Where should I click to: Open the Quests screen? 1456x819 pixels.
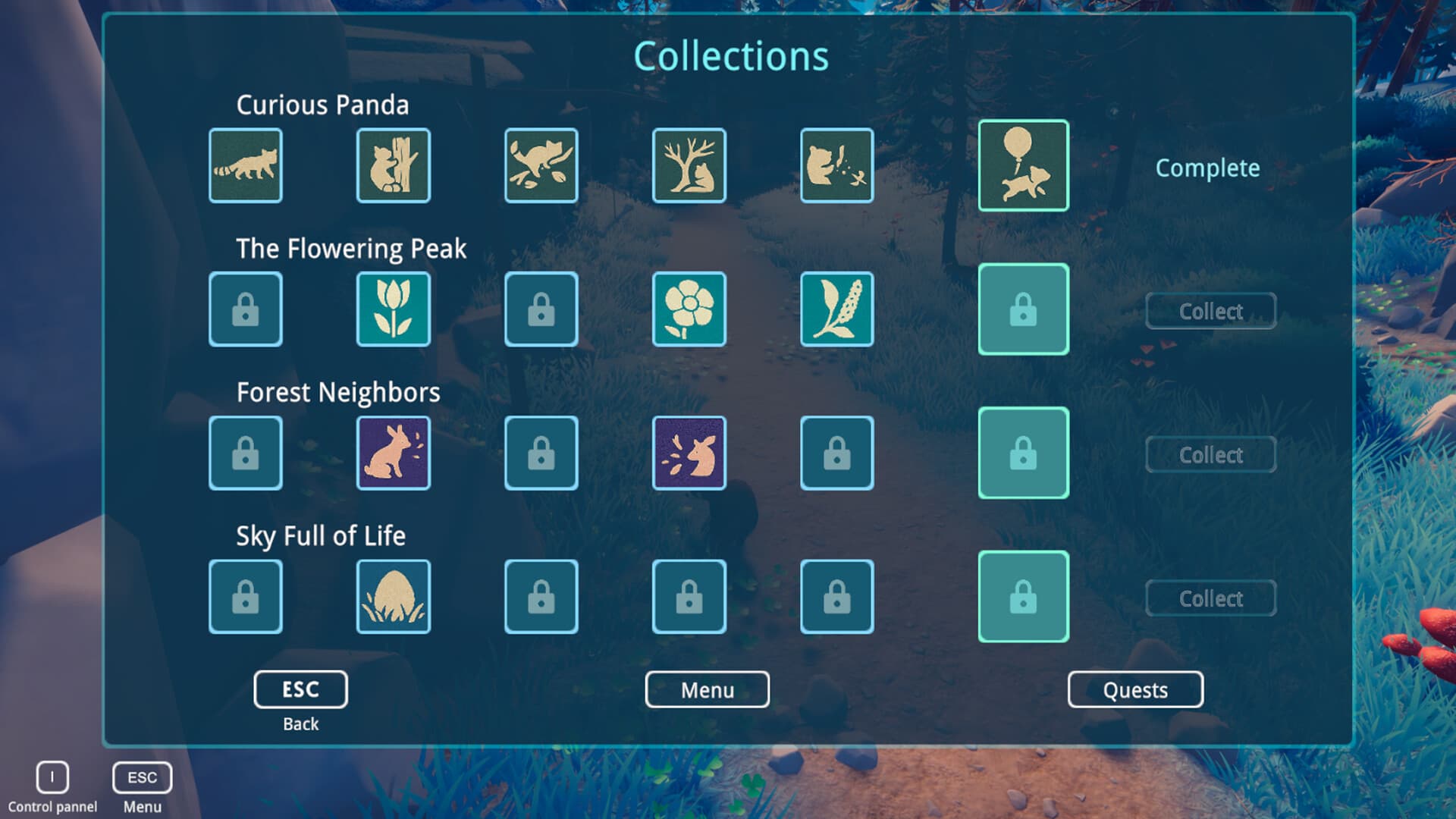point(1135,689)
